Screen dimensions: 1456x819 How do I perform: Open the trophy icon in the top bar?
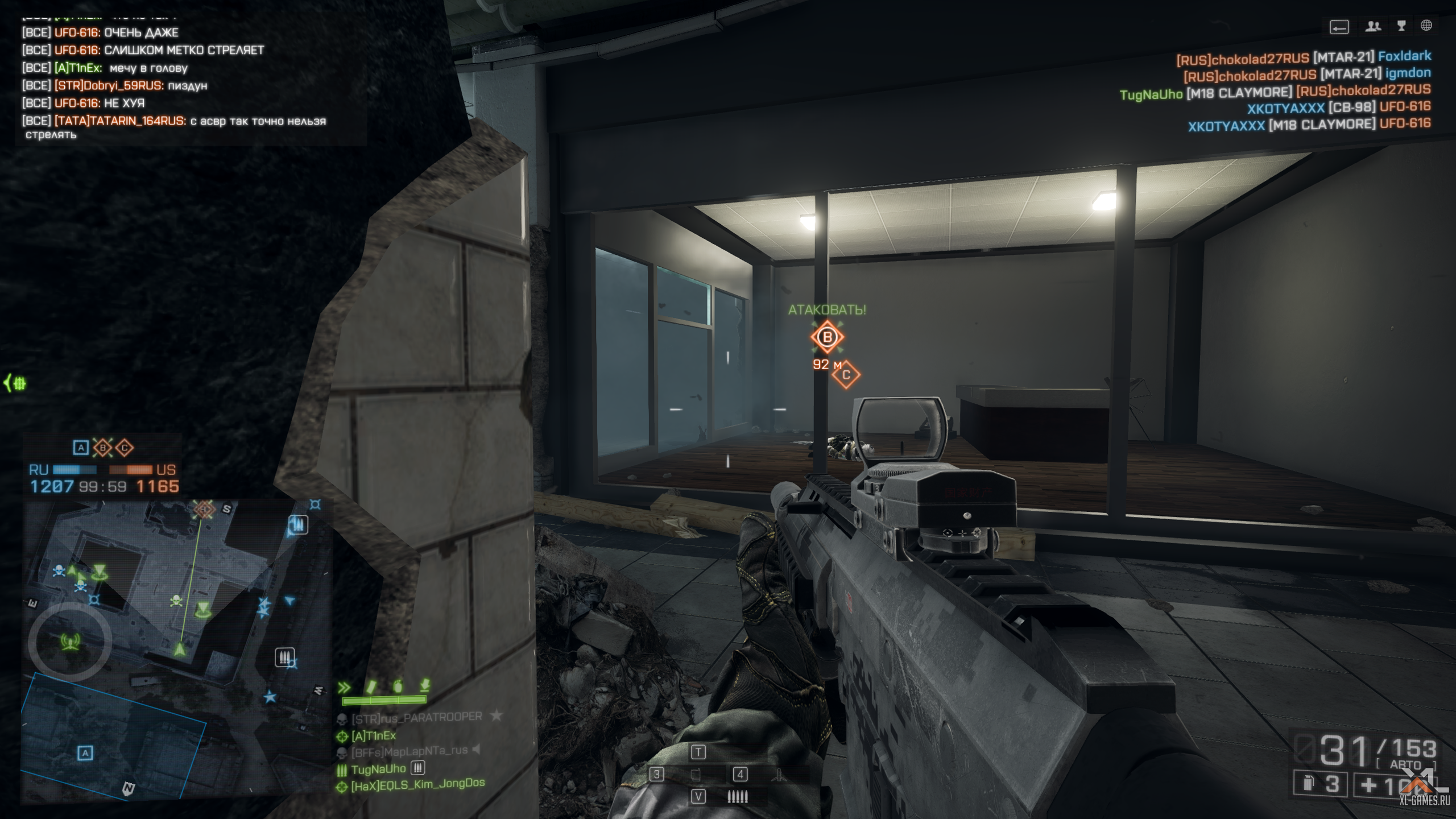click(1401, 26)
